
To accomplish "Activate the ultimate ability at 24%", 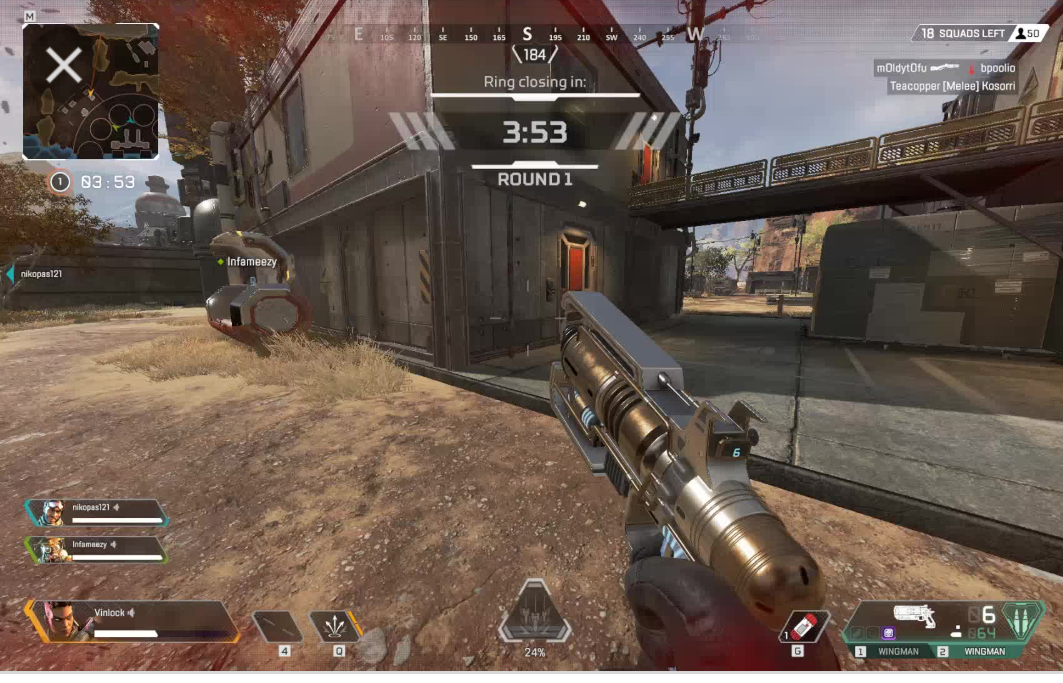I will pyautogui.click(x=535, y=613).
